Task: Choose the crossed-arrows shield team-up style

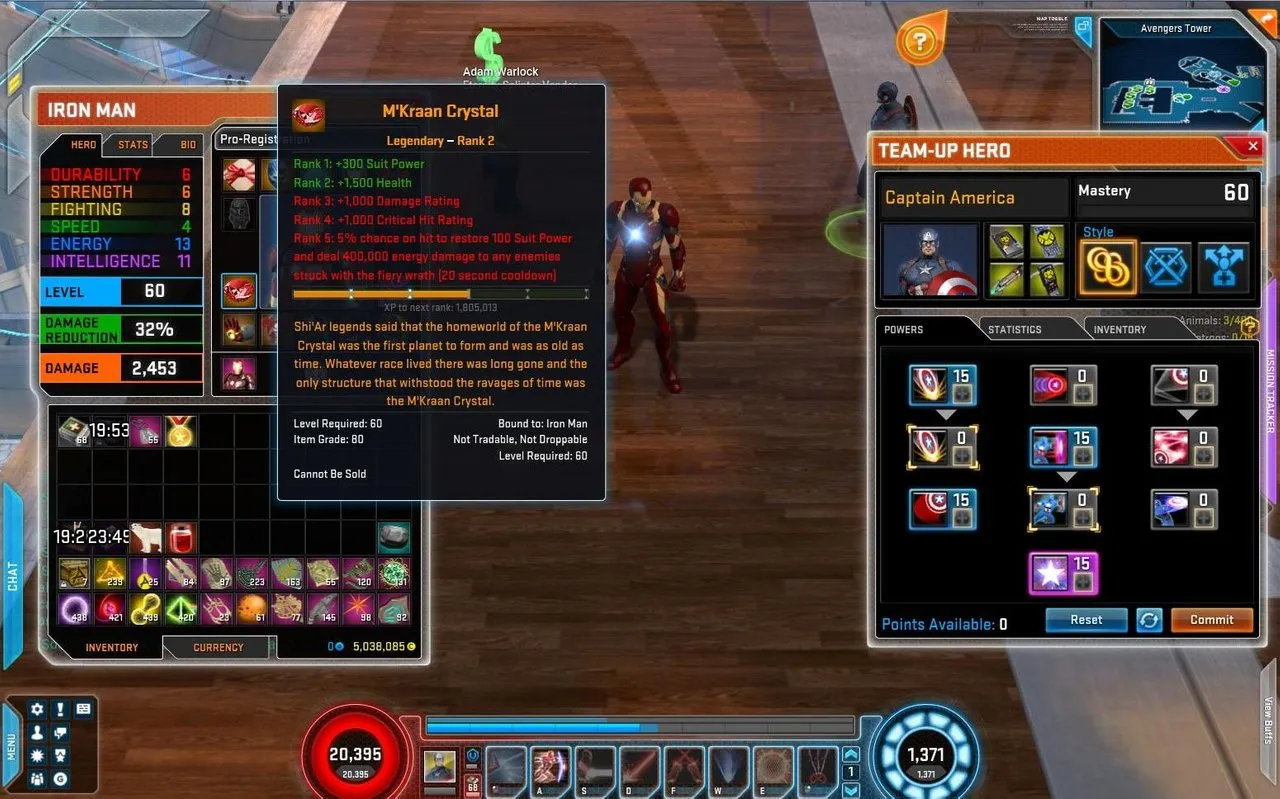Action: pos(1167,268)
